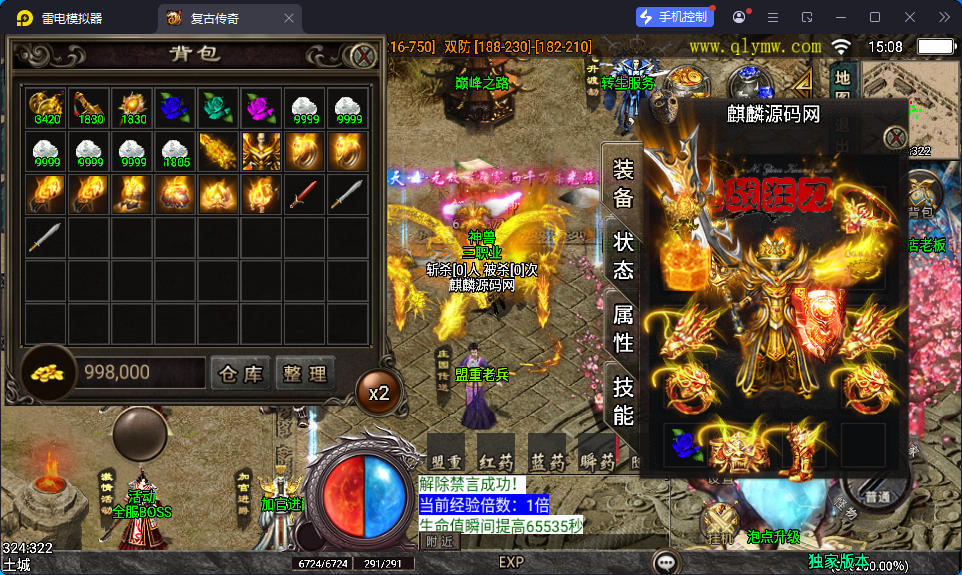Open the emulator's 手机控制 phone control

coord(675,17)
